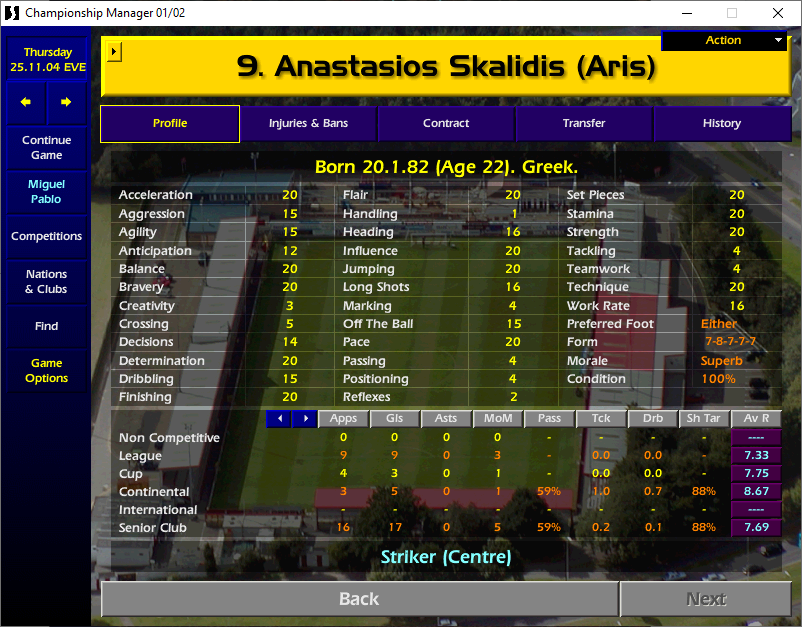Click the date display Thursday 25.11.04
The image size is (802, 627).
point(47,60)
